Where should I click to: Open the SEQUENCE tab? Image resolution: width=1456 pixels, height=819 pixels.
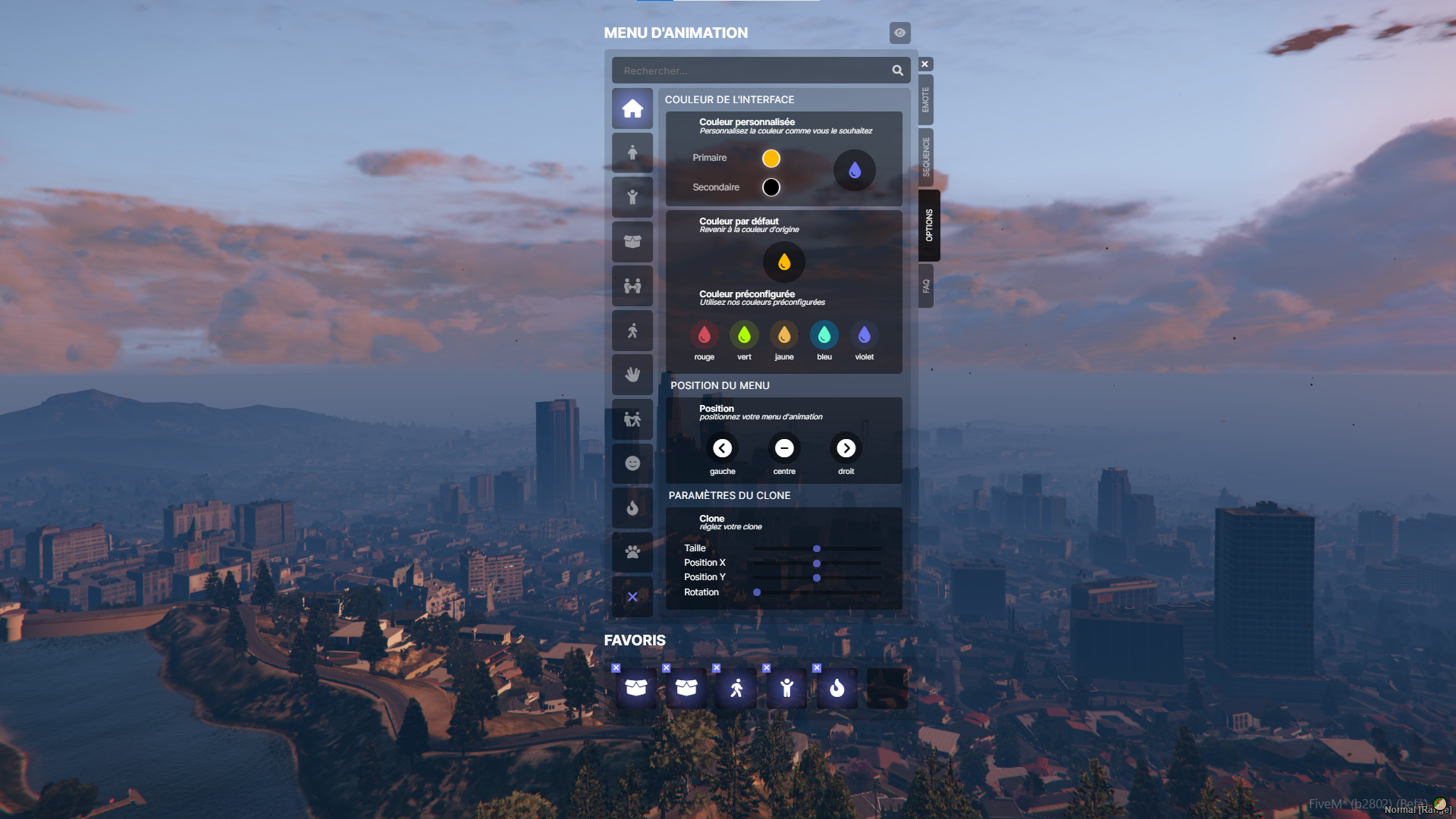click(x=924, y=157)
